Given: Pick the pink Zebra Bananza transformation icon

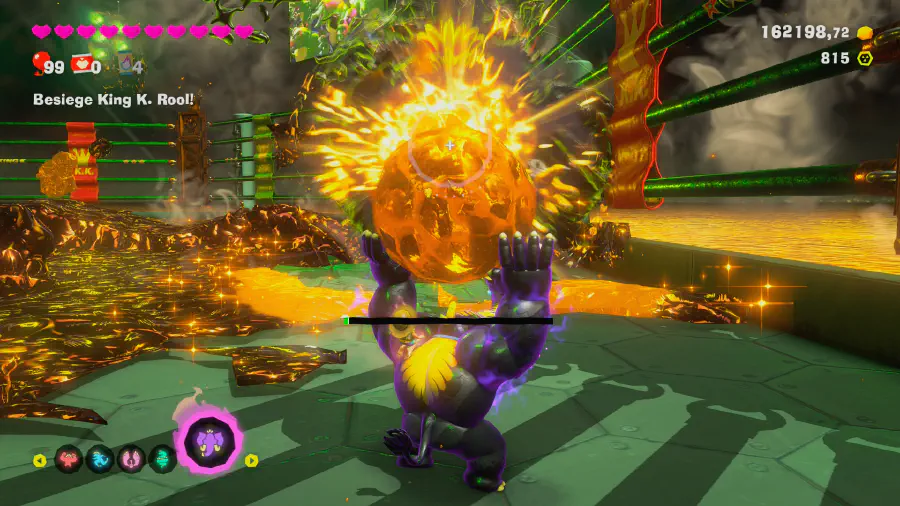Looking at the screenshot, I should pos(131,460).
